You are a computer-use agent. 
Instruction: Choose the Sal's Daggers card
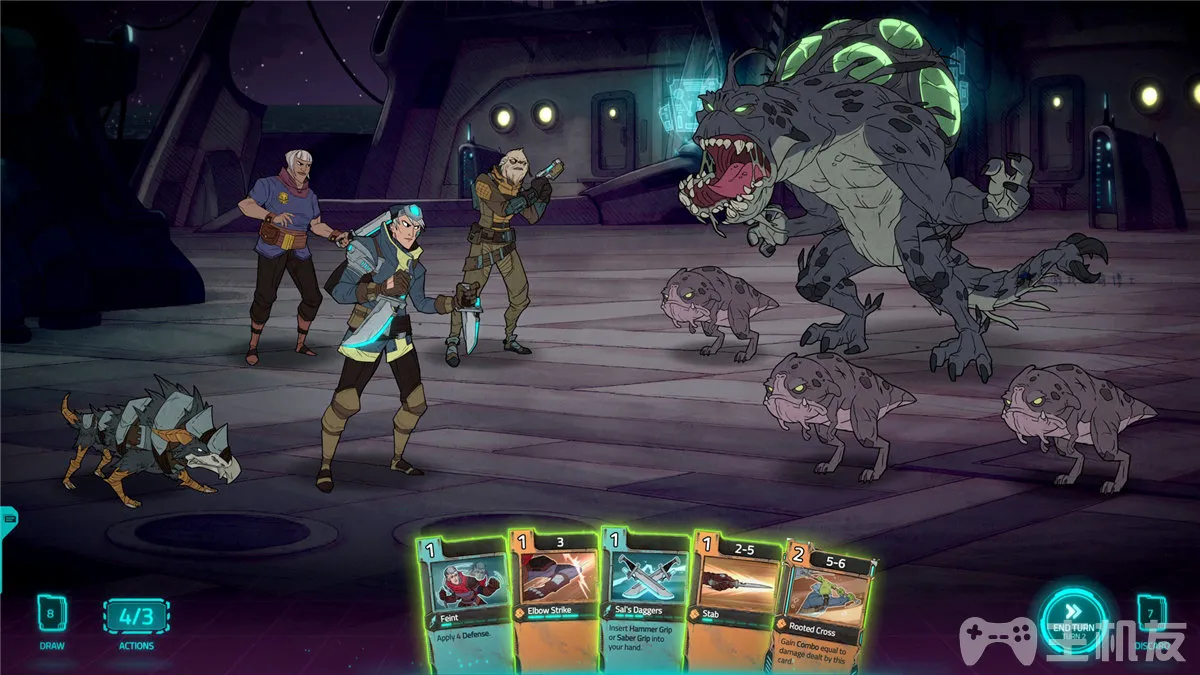(x=643, y=600)
